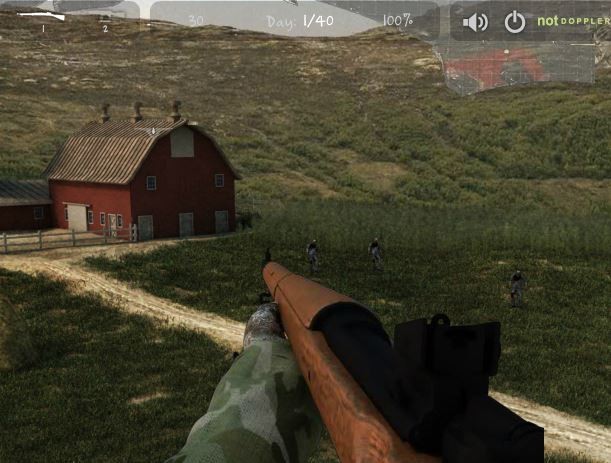Click the power button icon
This screenshot has height=463, width=611.
pos(514,22)
